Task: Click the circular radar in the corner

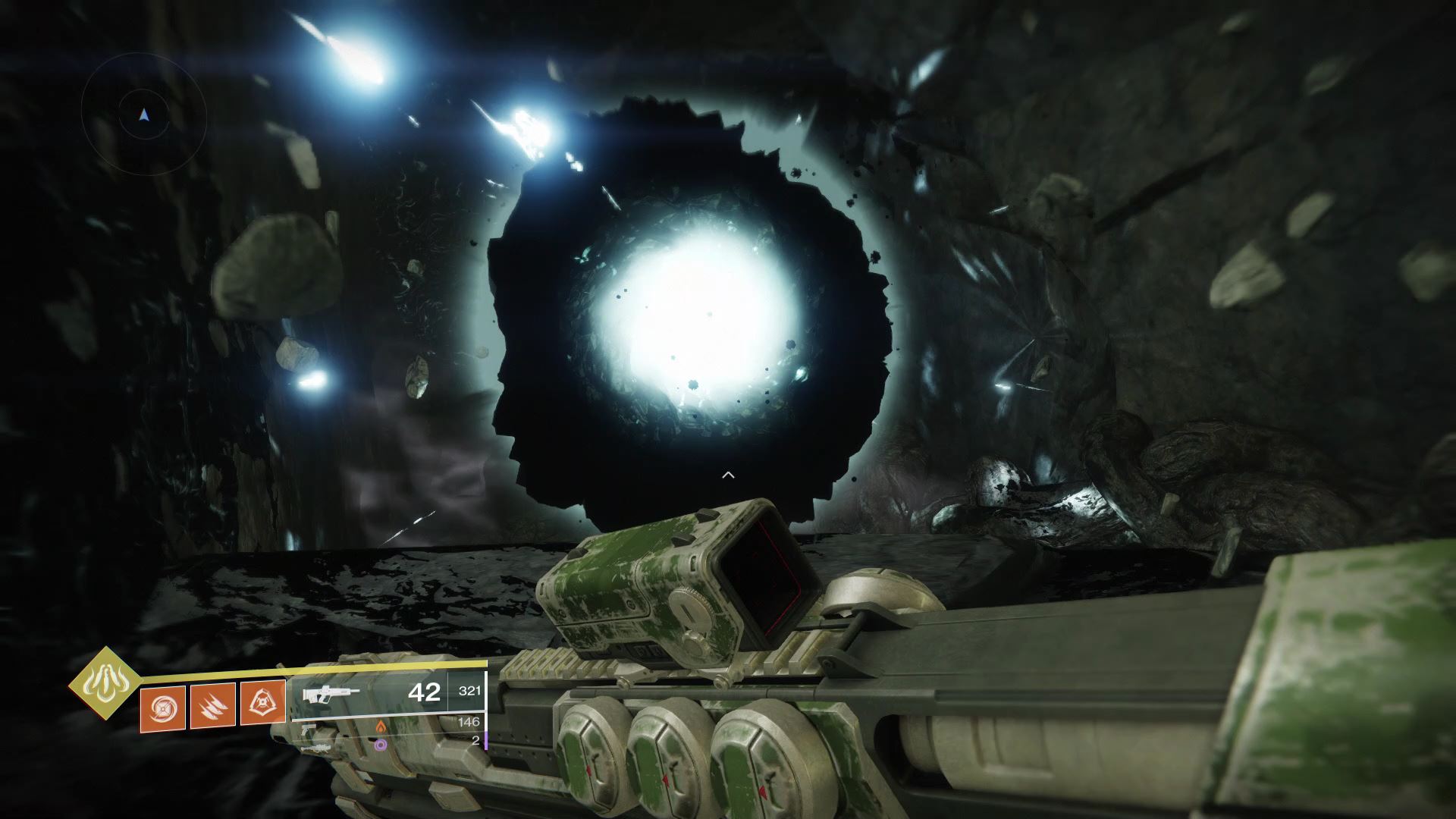Action: pos(144,114)
